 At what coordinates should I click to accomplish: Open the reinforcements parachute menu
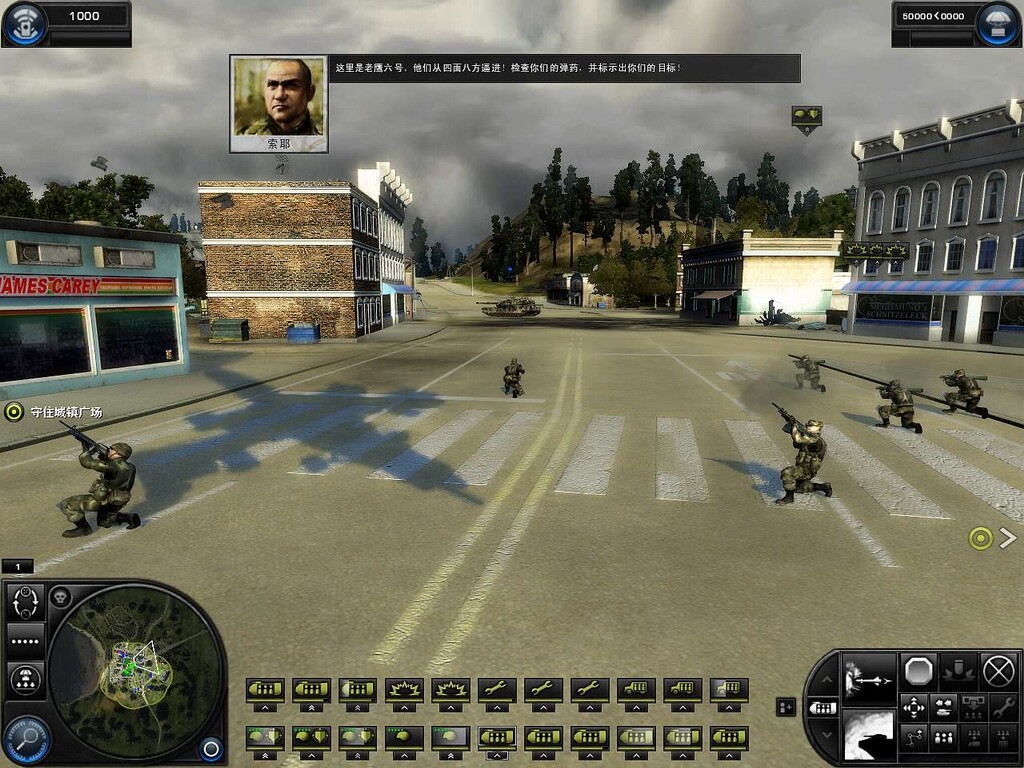998,25
